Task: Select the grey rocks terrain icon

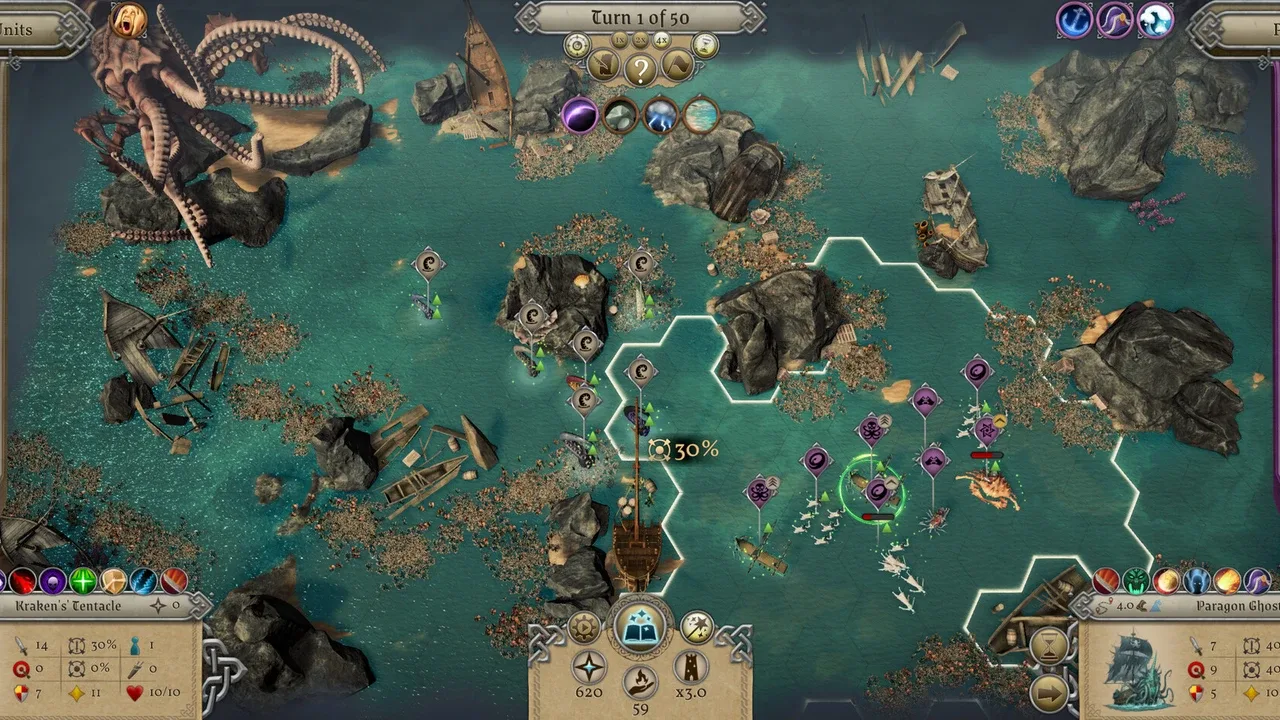Action: click(x=620, y=115)
